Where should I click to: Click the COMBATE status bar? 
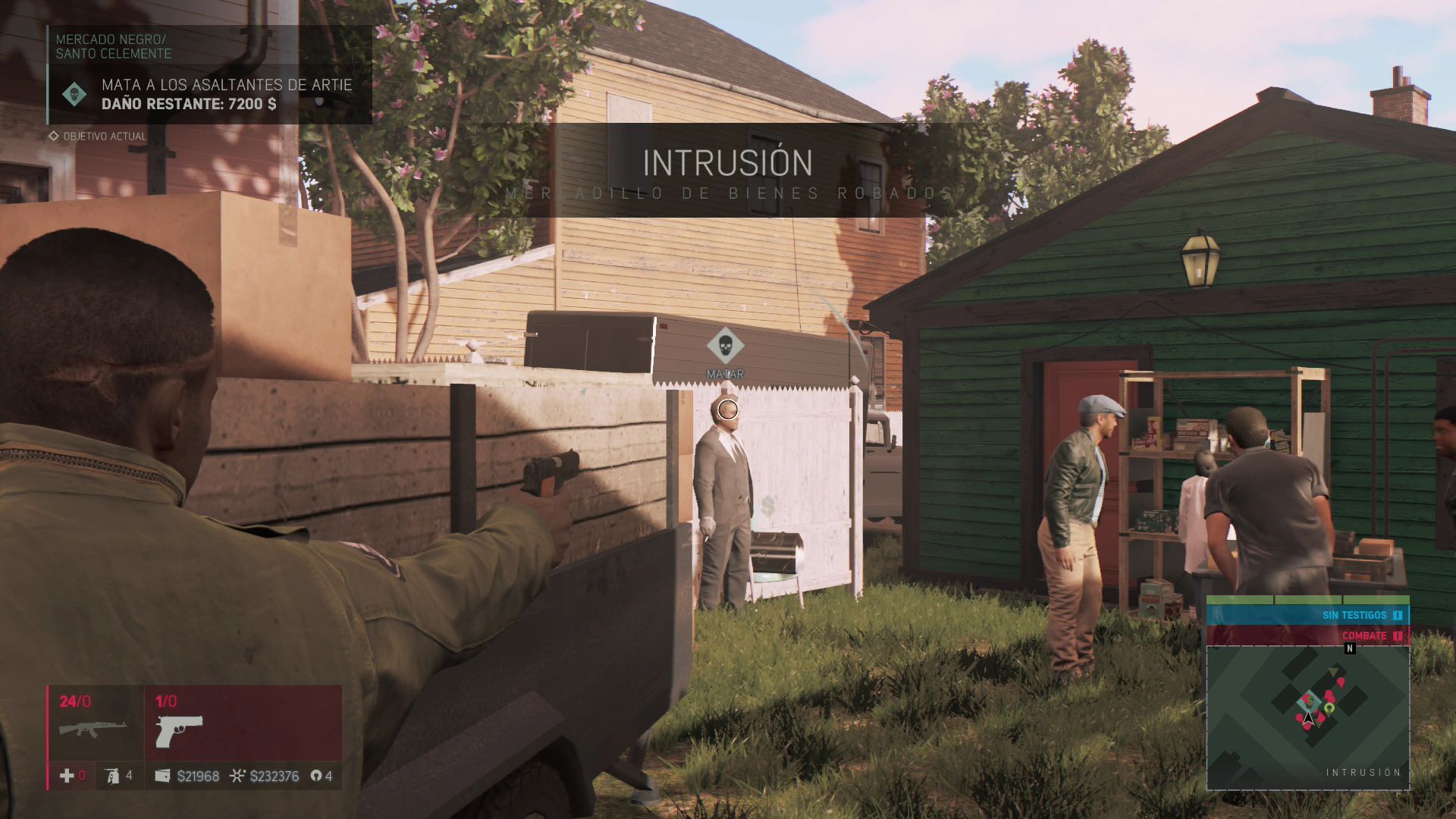(x=1307, y=635)
